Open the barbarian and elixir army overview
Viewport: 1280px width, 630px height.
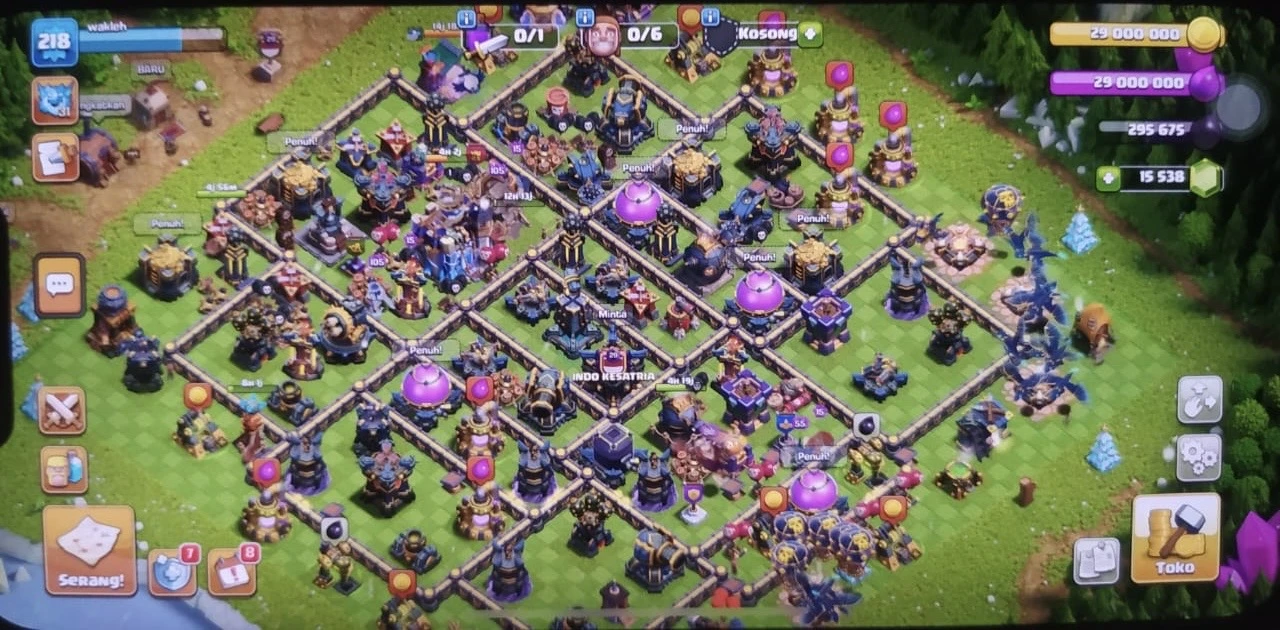click(x=64, y=469)
